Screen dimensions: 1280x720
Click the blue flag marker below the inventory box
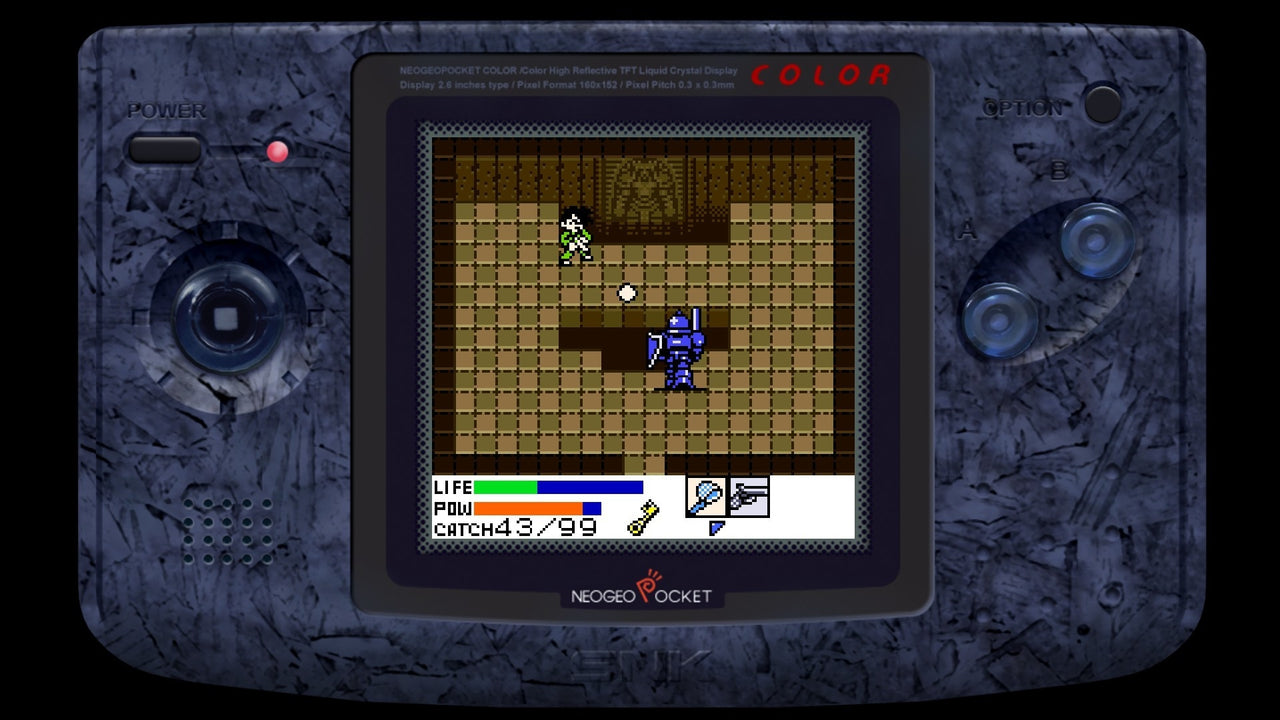click(716, 527)
